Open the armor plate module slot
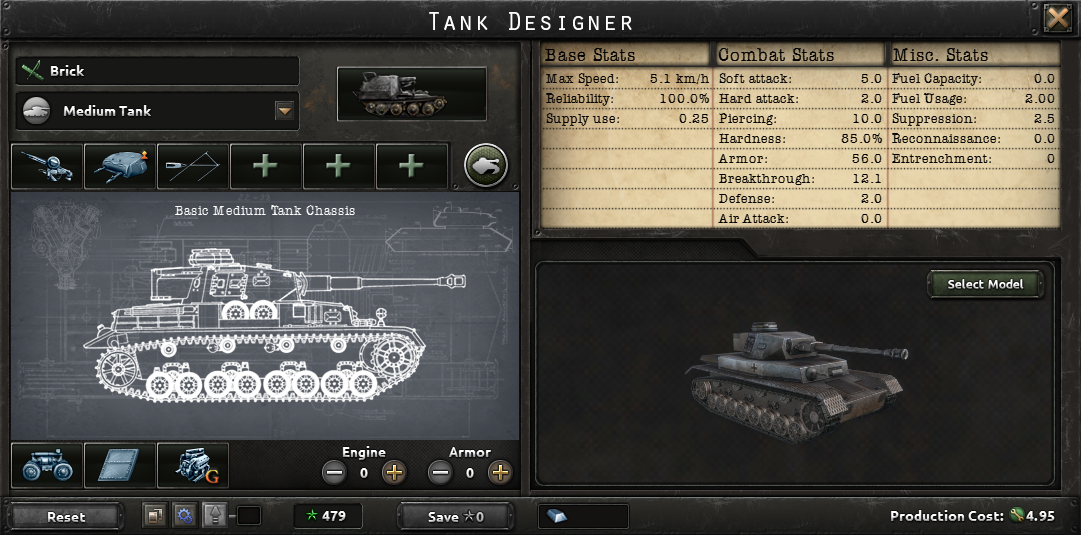Image resolution: width=1081 pixels, height=535 pixels. (x=120, y=466)
